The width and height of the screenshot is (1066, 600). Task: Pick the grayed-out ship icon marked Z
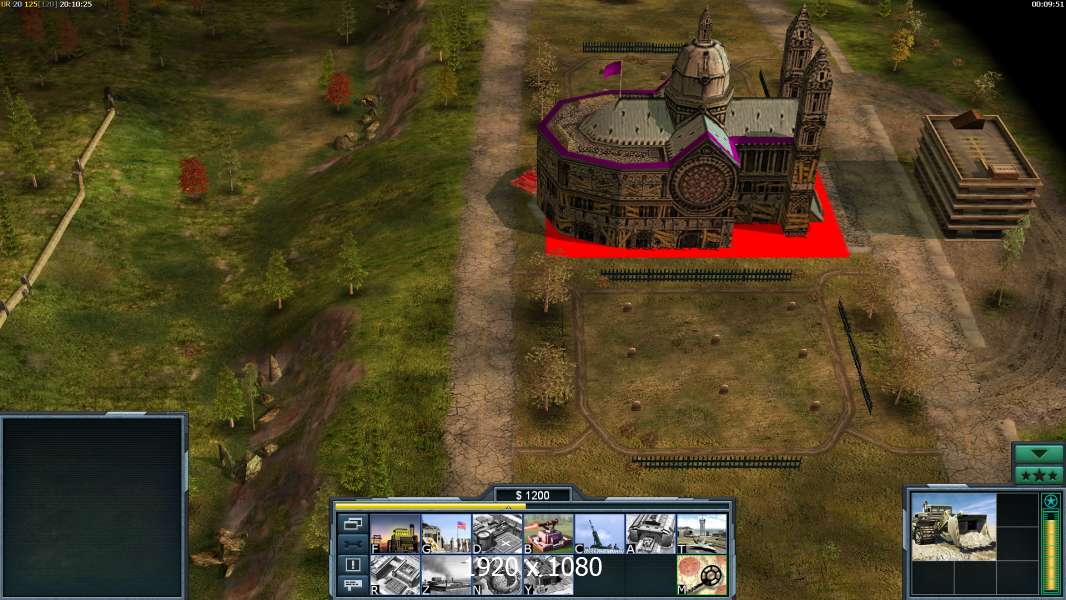click(x=446, y=575)
